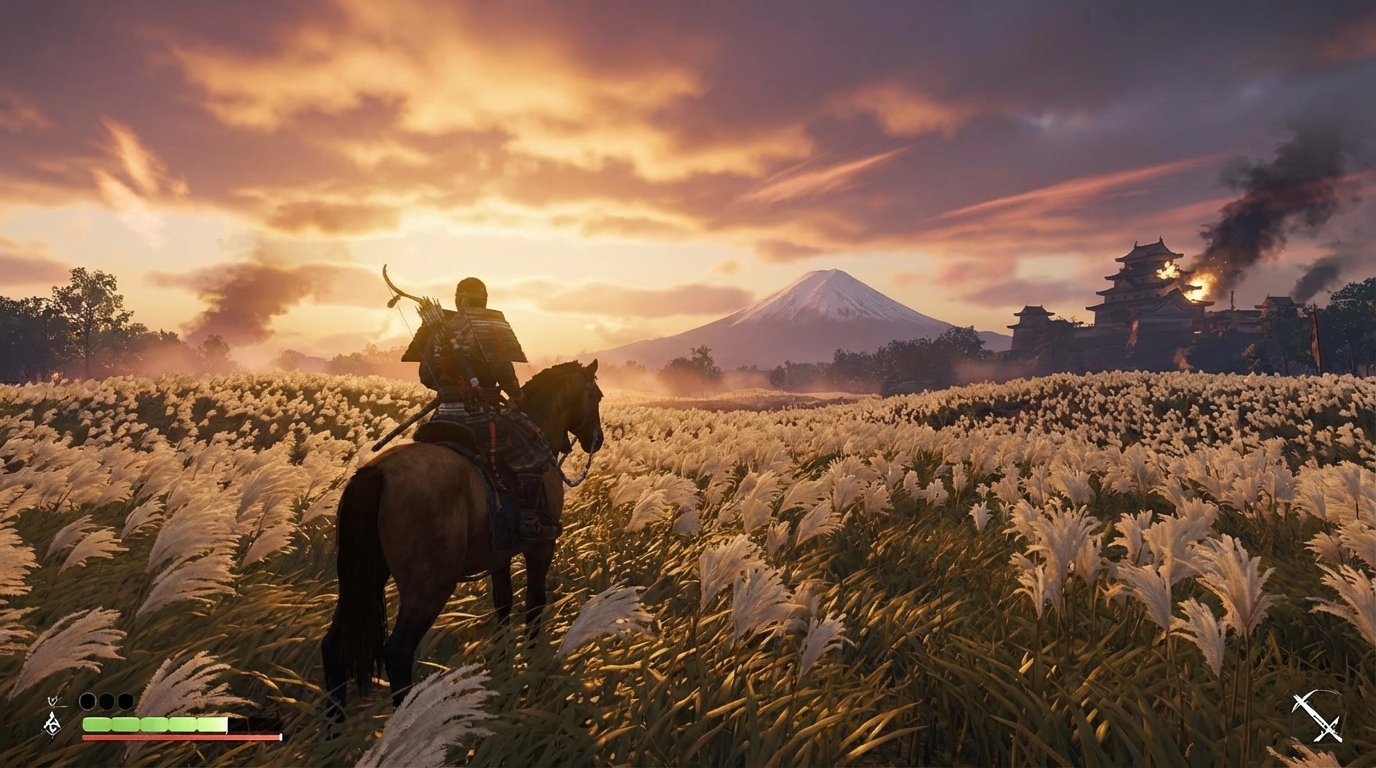The height and width of the screenshot is (768, 1376).
Task: Click the first resolve dot
Action: [88, 700]
